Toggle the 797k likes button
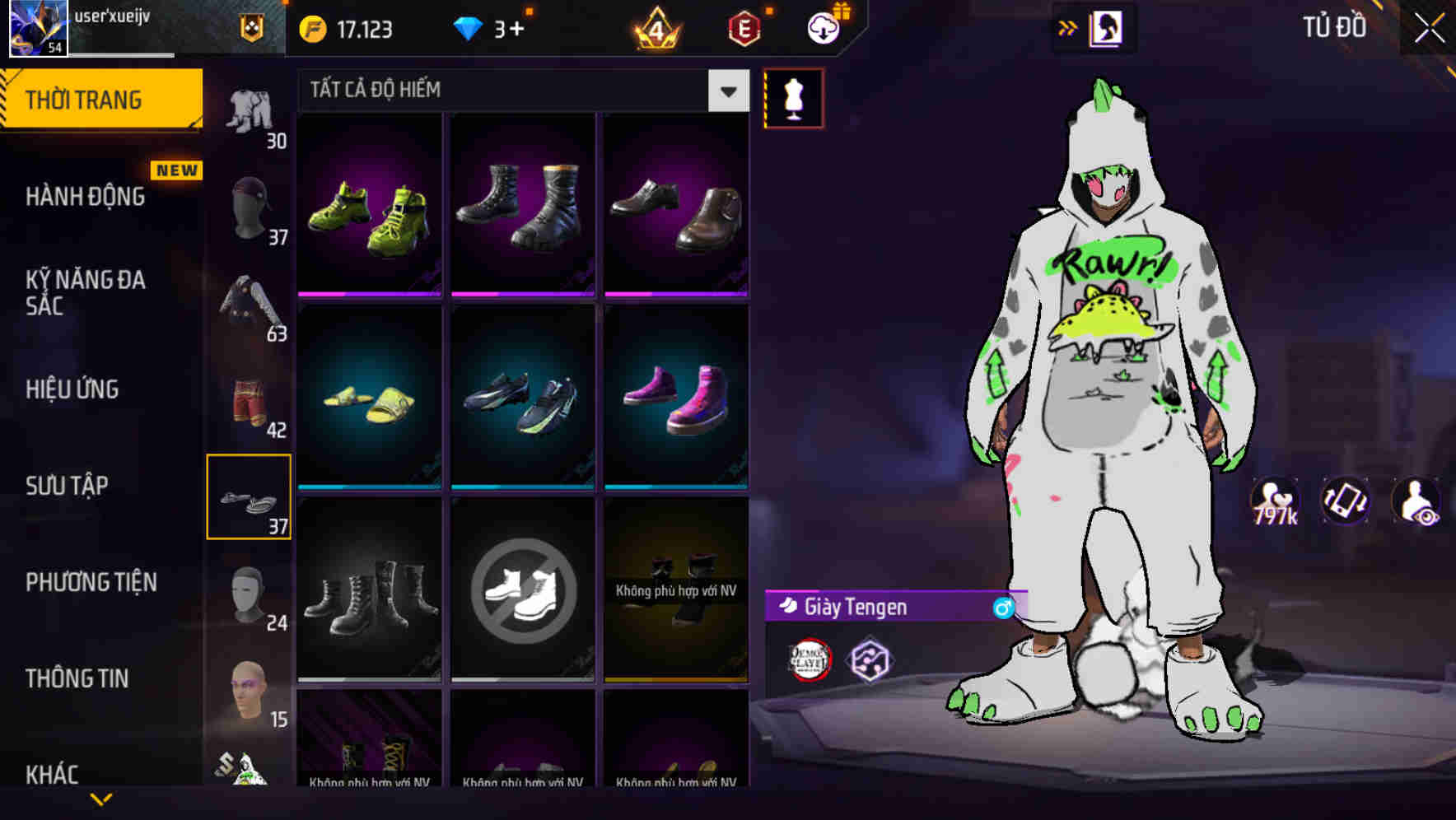1456x820 pixels. coord(1275,501)
